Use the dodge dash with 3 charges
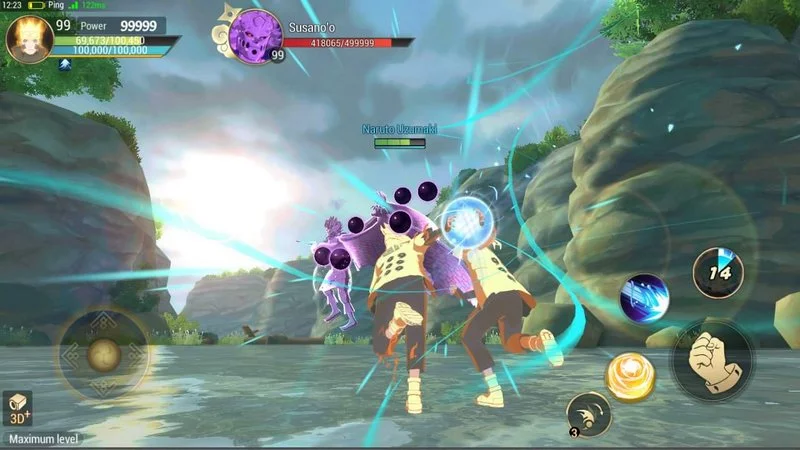This screenshot has height=450, width=800. click(x=588, y=414)
